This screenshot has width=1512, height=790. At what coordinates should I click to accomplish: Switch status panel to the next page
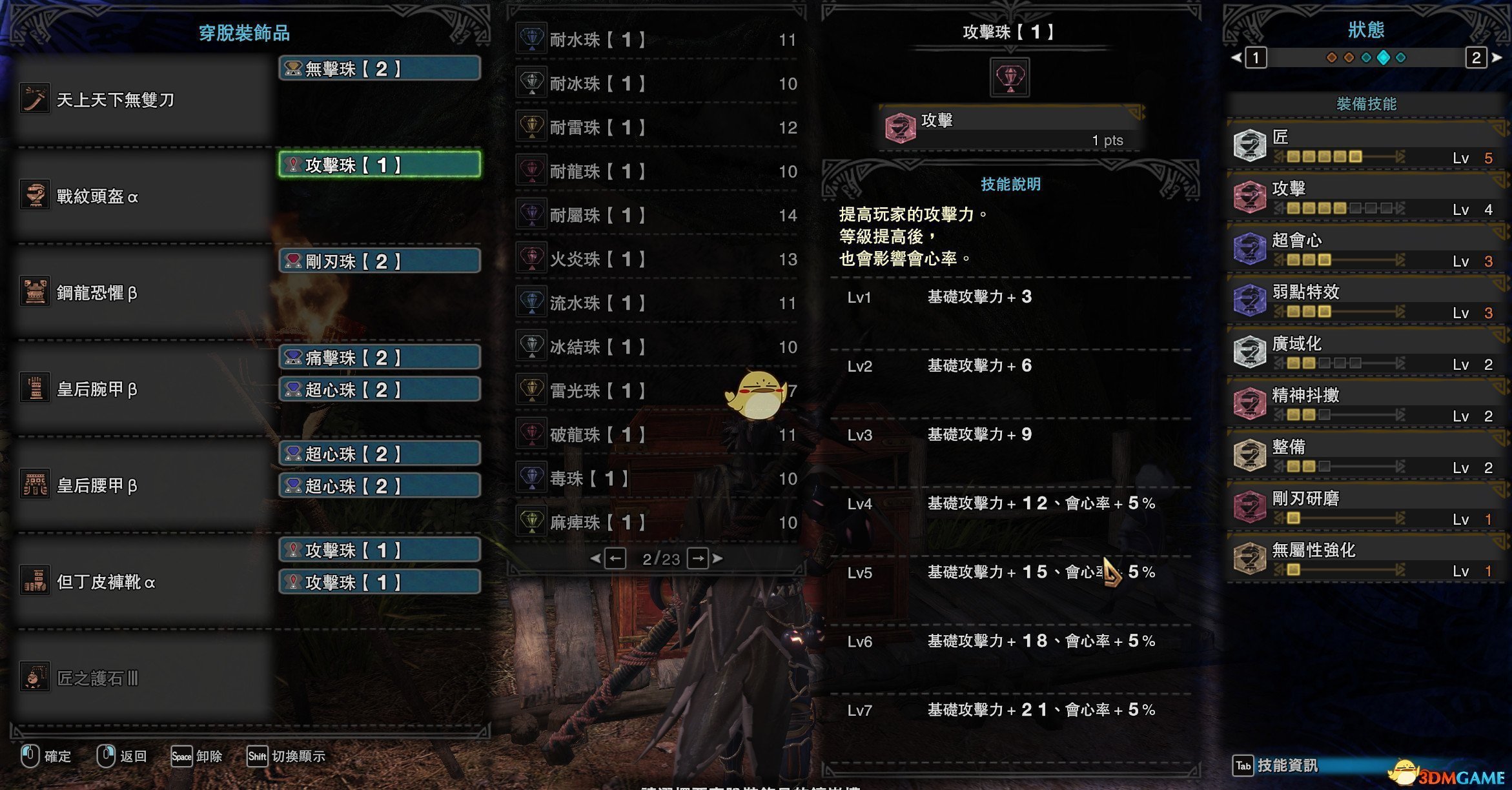1477,58
